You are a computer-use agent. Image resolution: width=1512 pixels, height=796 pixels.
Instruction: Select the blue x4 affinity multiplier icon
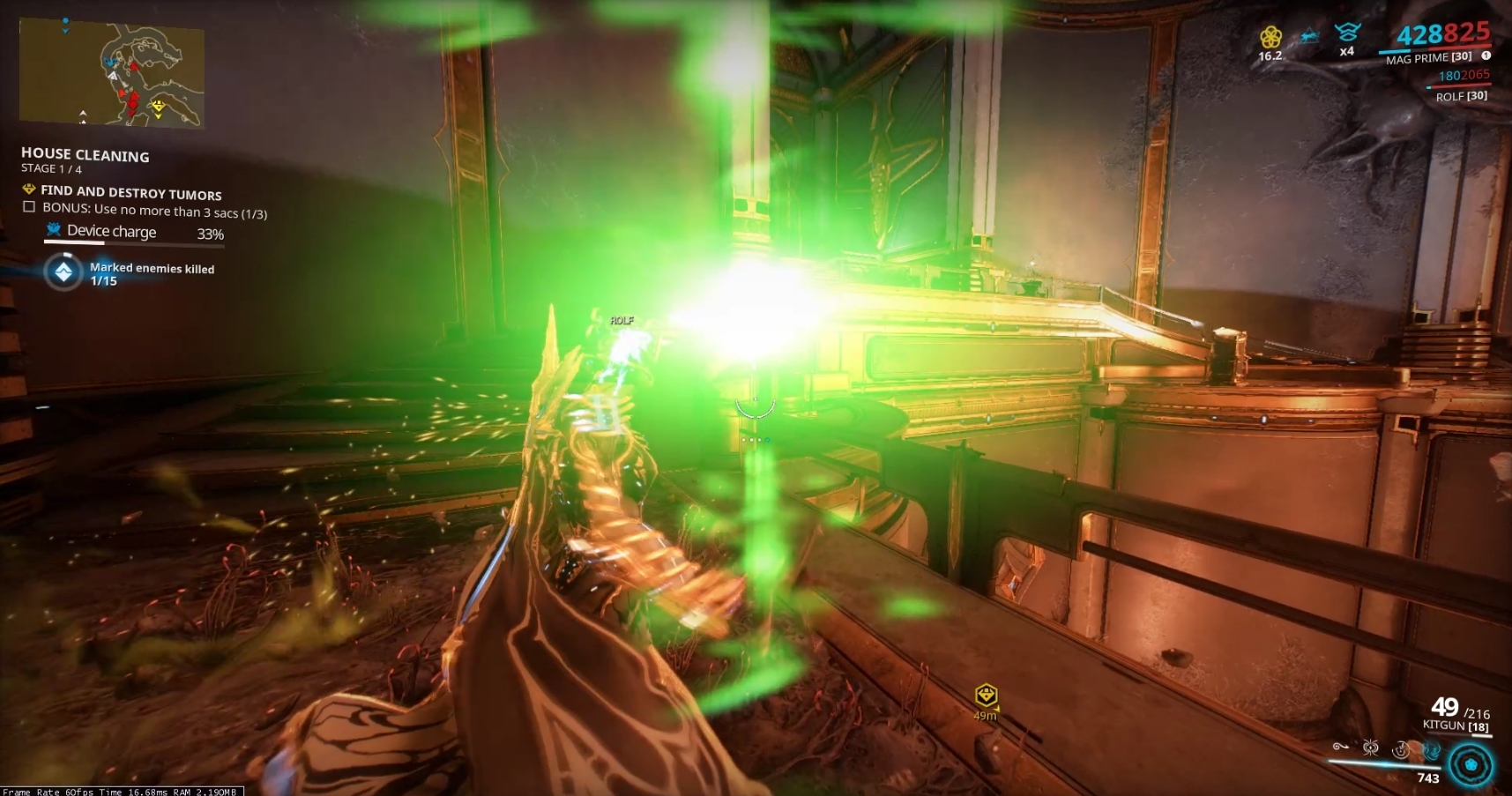[x=1348, y=35]
